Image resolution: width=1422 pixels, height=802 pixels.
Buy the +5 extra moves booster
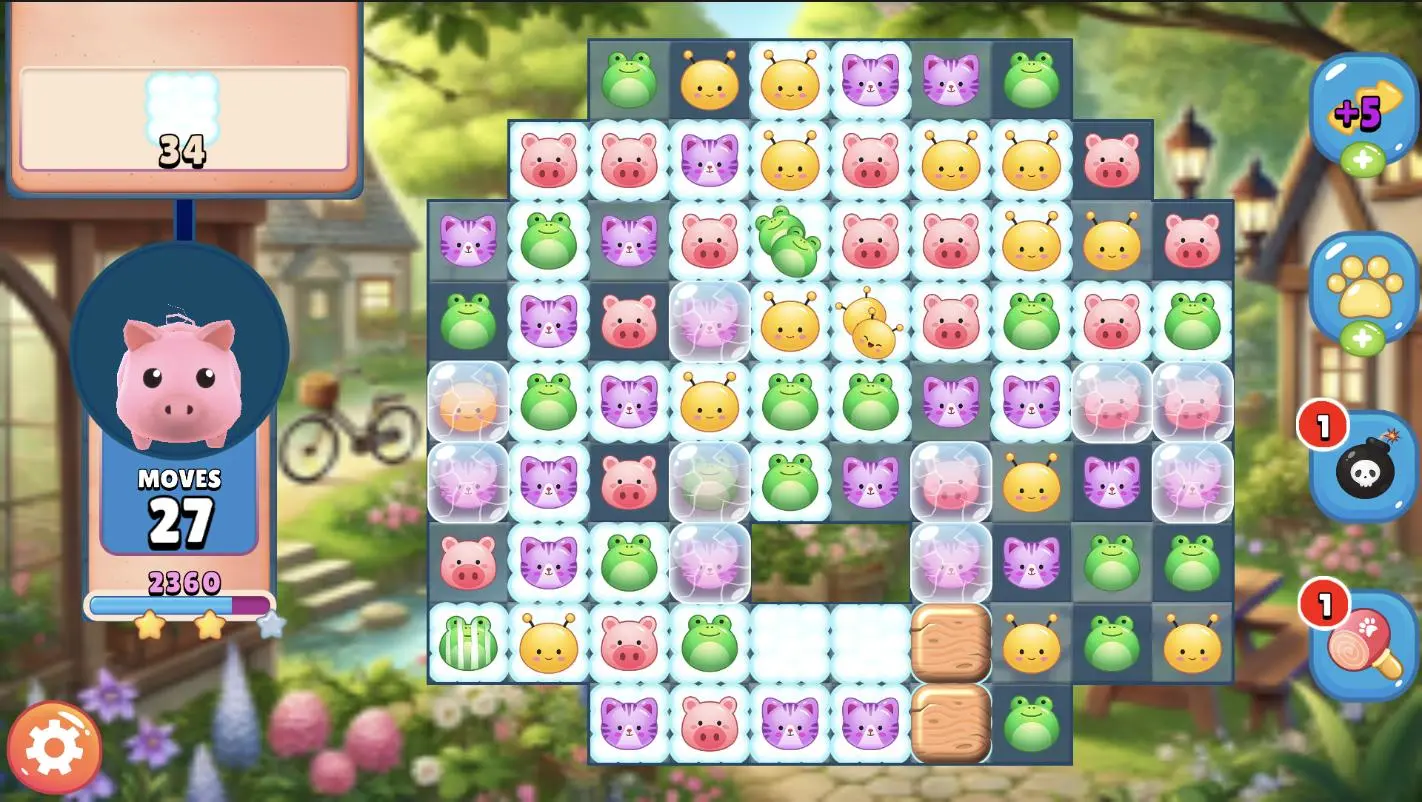click(1362, 112)
